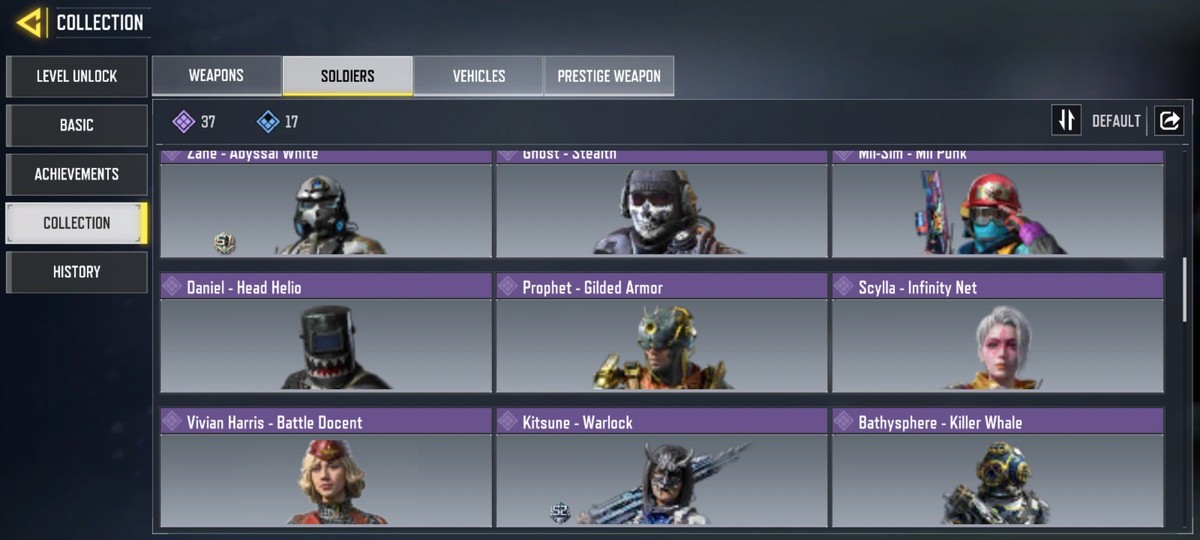
Task: Open the Bathysphere - Killer Whale skin
Action: point(998,467)
